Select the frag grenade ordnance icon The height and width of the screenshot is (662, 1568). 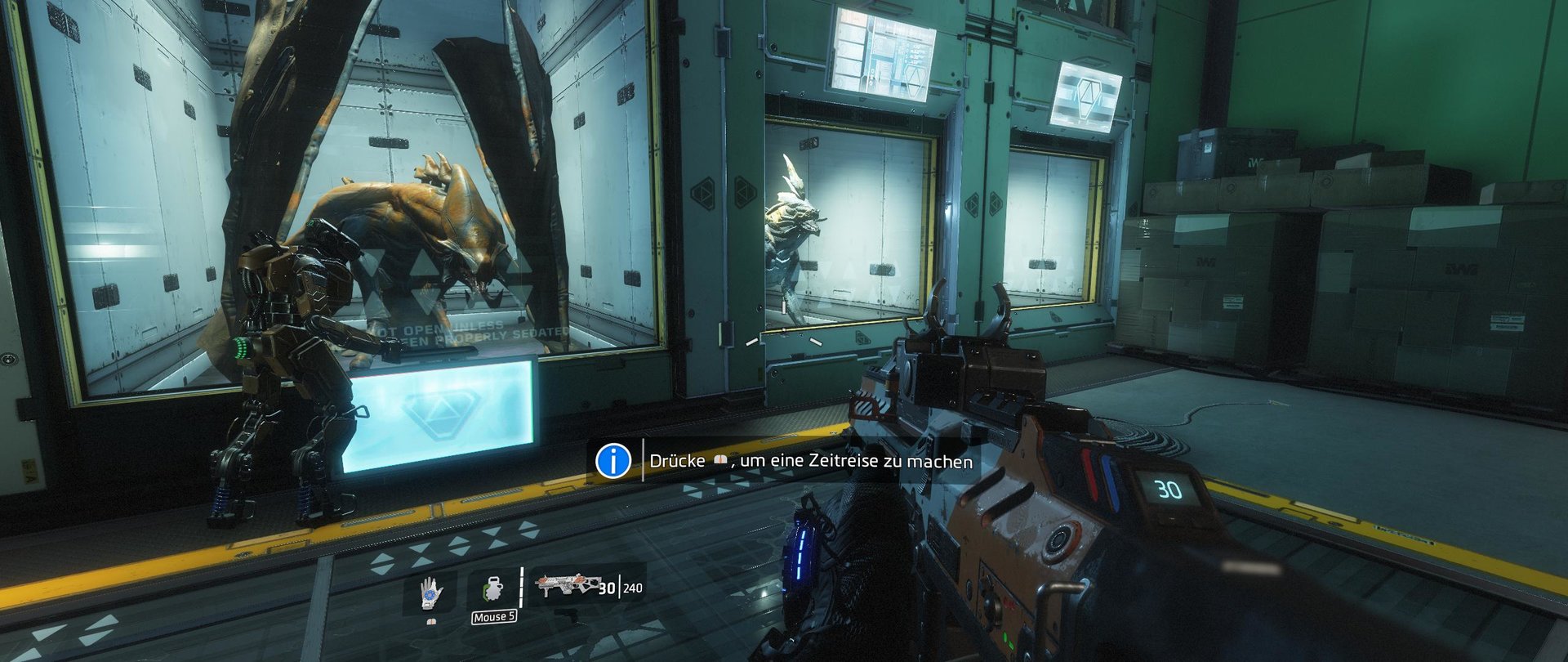tap(493, 589)
